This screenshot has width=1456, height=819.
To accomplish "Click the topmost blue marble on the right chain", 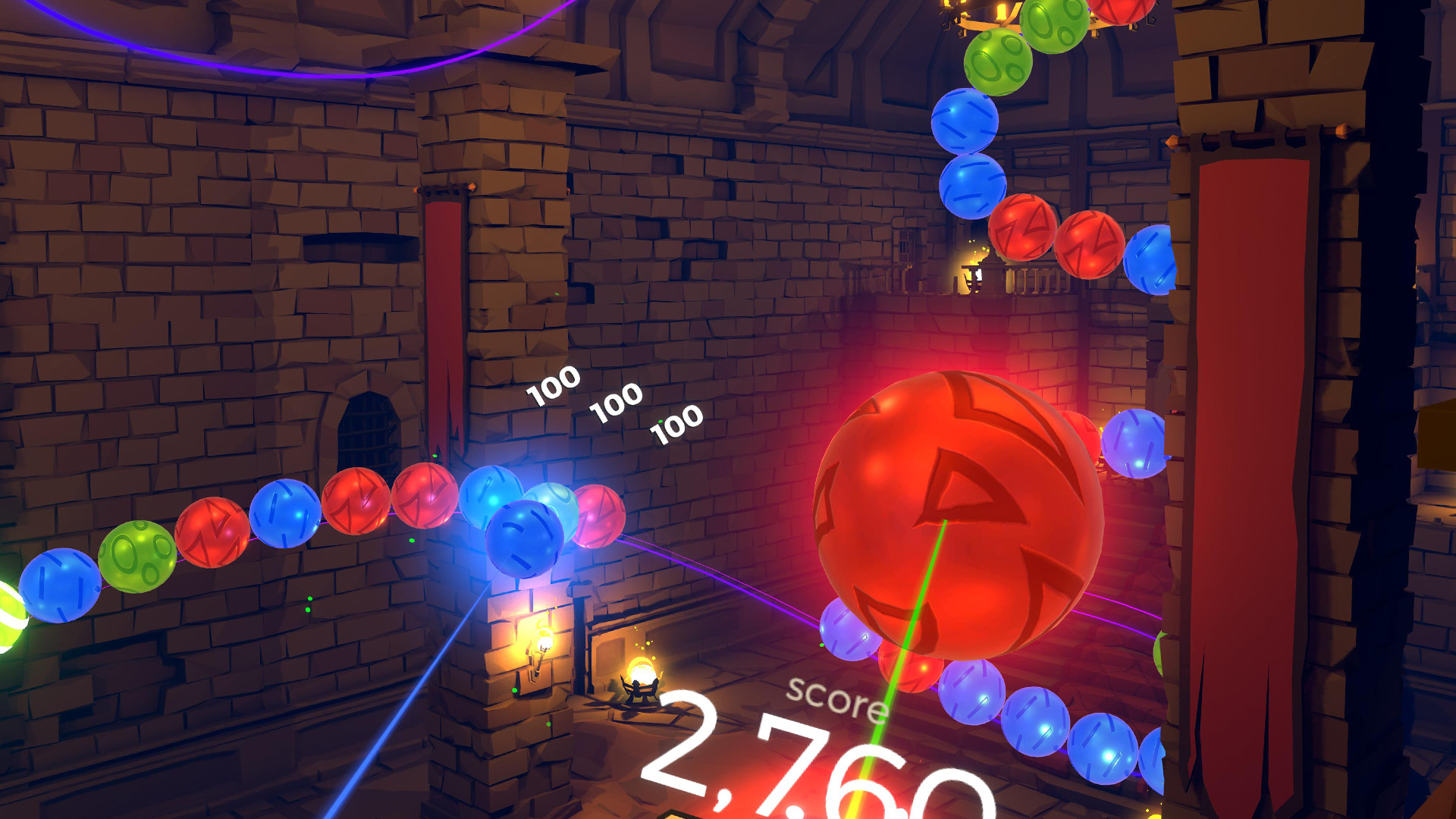I will pyautogui.click(x=963, y=121).
